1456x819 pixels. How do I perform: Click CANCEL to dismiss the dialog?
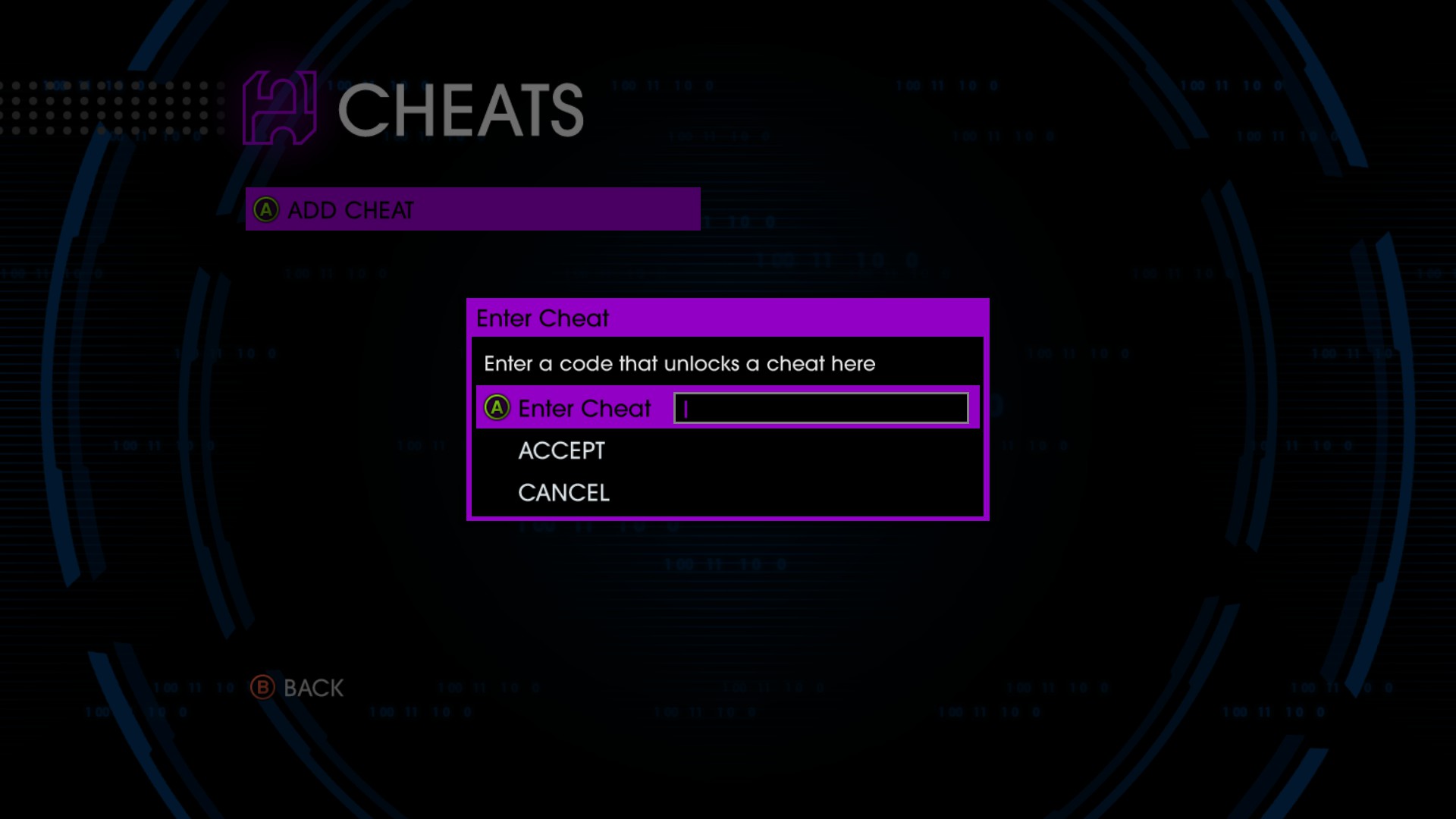click(563, 492)
